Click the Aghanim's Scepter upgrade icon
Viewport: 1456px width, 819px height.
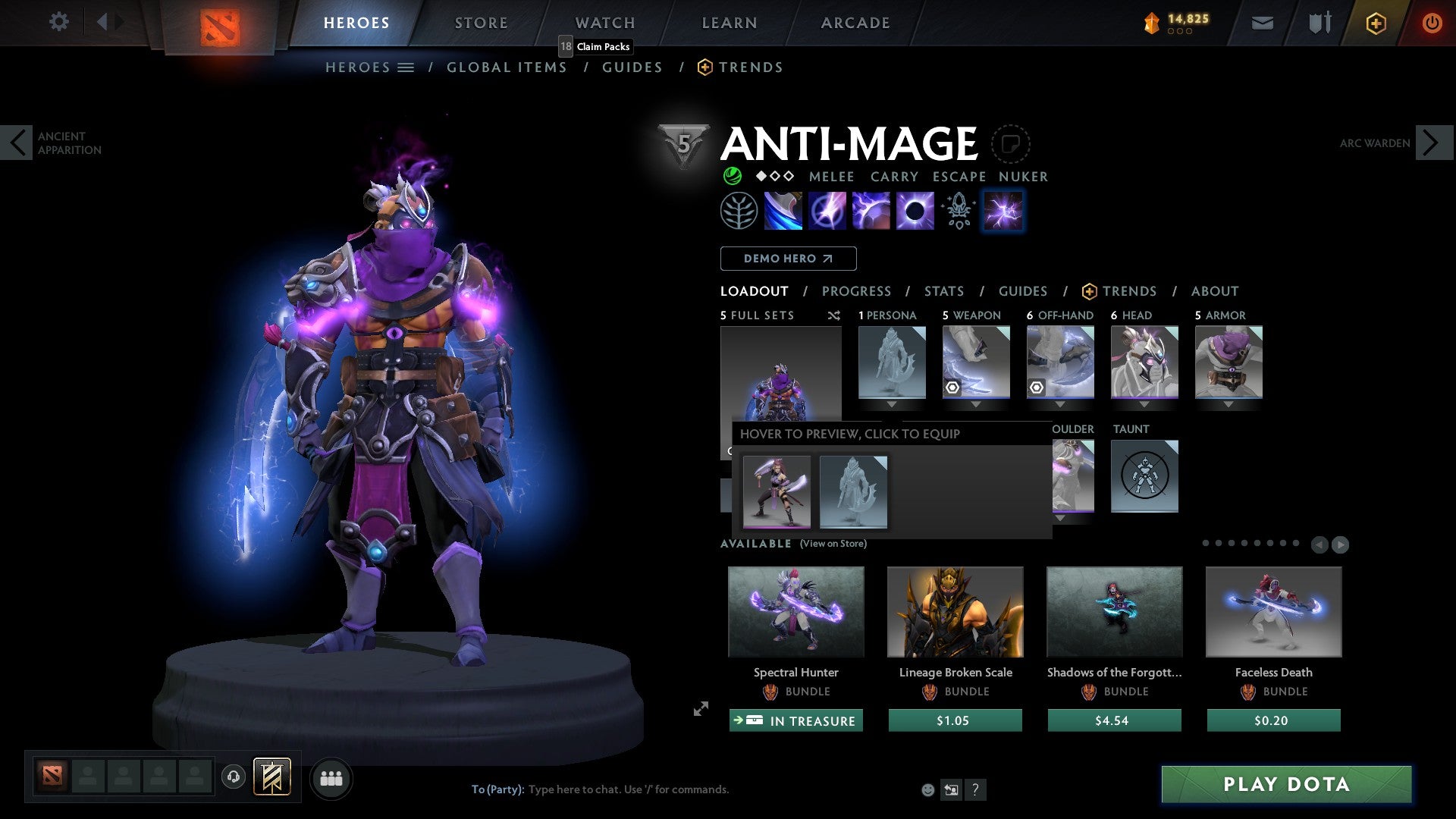tap(958, 210)
